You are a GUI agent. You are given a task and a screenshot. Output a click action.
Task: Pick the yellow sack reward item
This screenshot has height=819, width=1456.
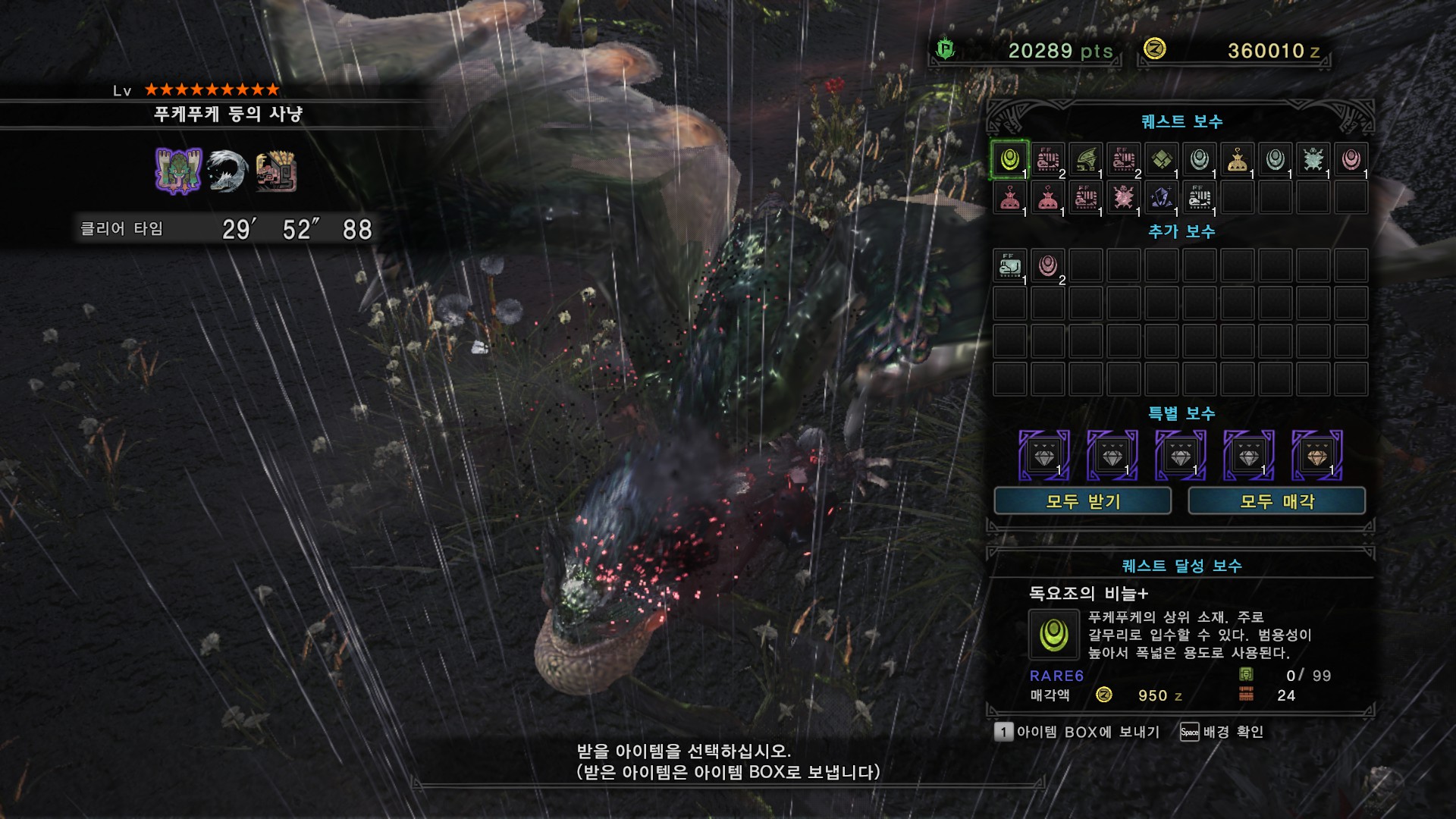[1237, 160]
